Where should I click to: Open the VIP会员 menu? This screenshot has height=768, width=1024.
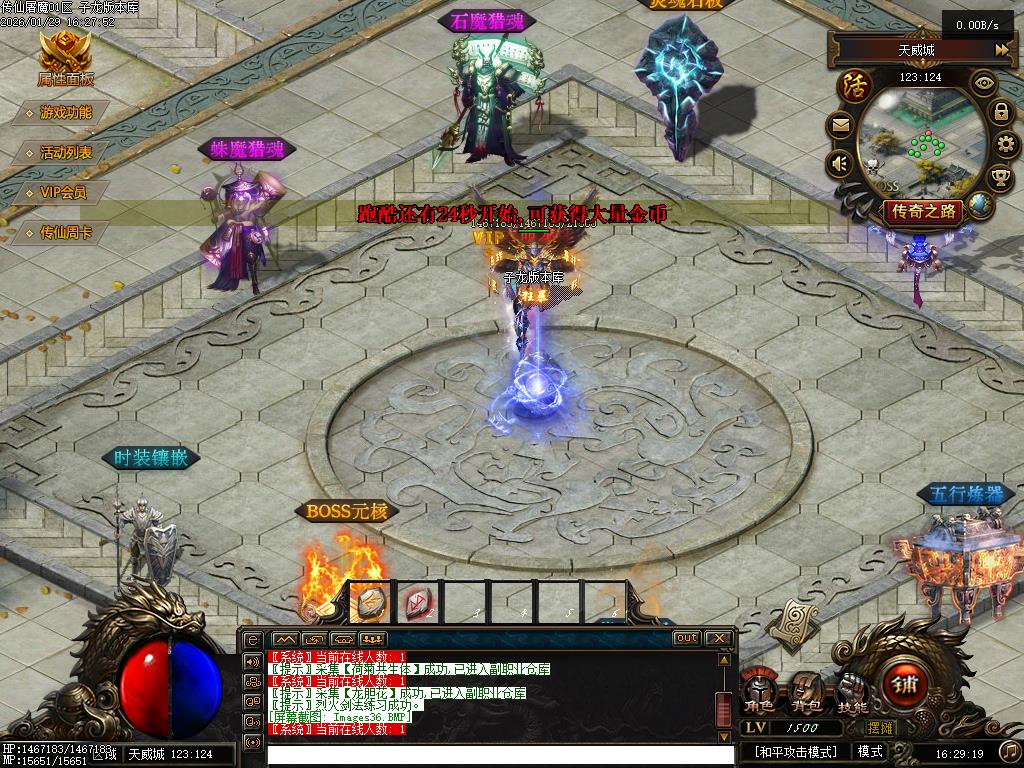[x=63, y=193]
